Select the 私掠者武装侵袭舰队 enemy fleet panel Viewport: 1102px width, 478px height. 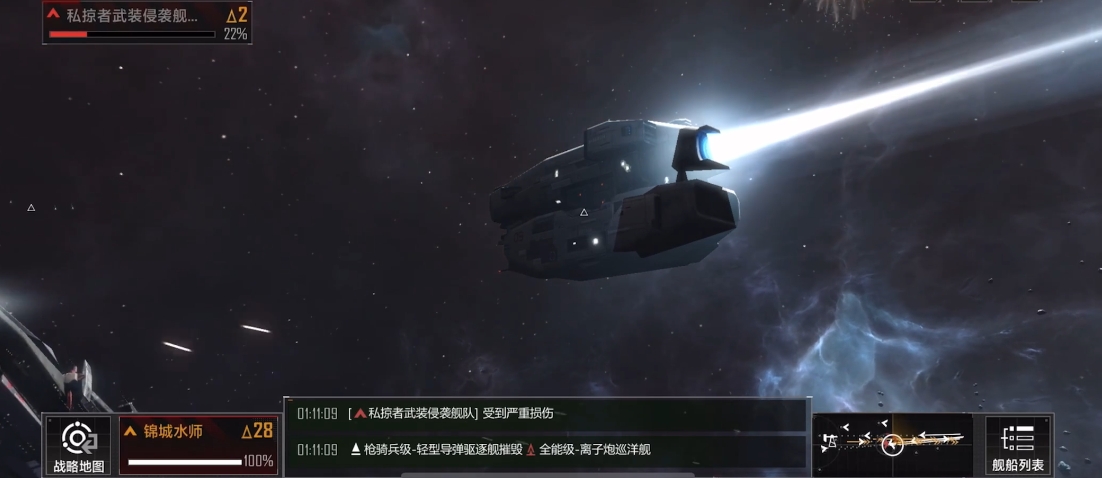click(147, 22)
